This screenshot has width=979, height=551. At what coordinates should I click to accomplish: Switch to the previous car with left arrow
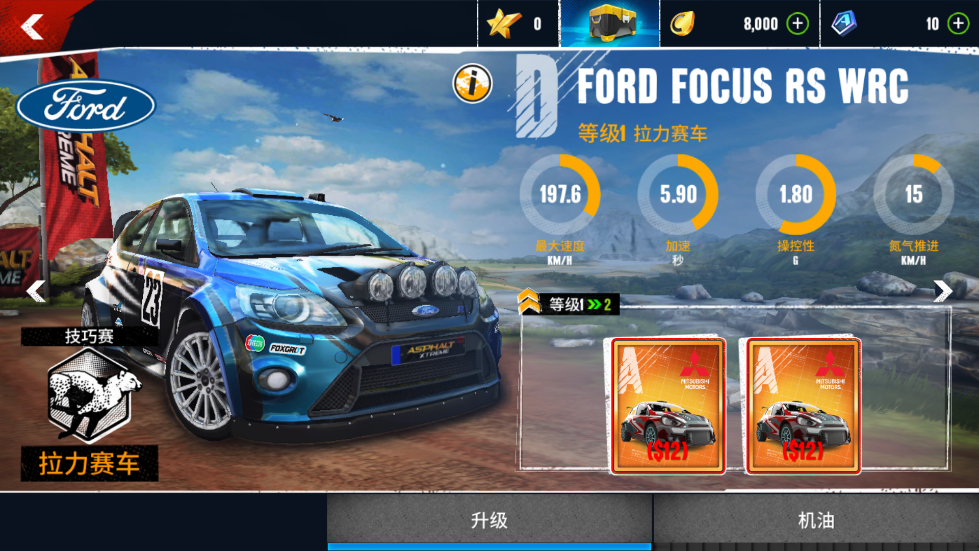[x=36, y=291]
